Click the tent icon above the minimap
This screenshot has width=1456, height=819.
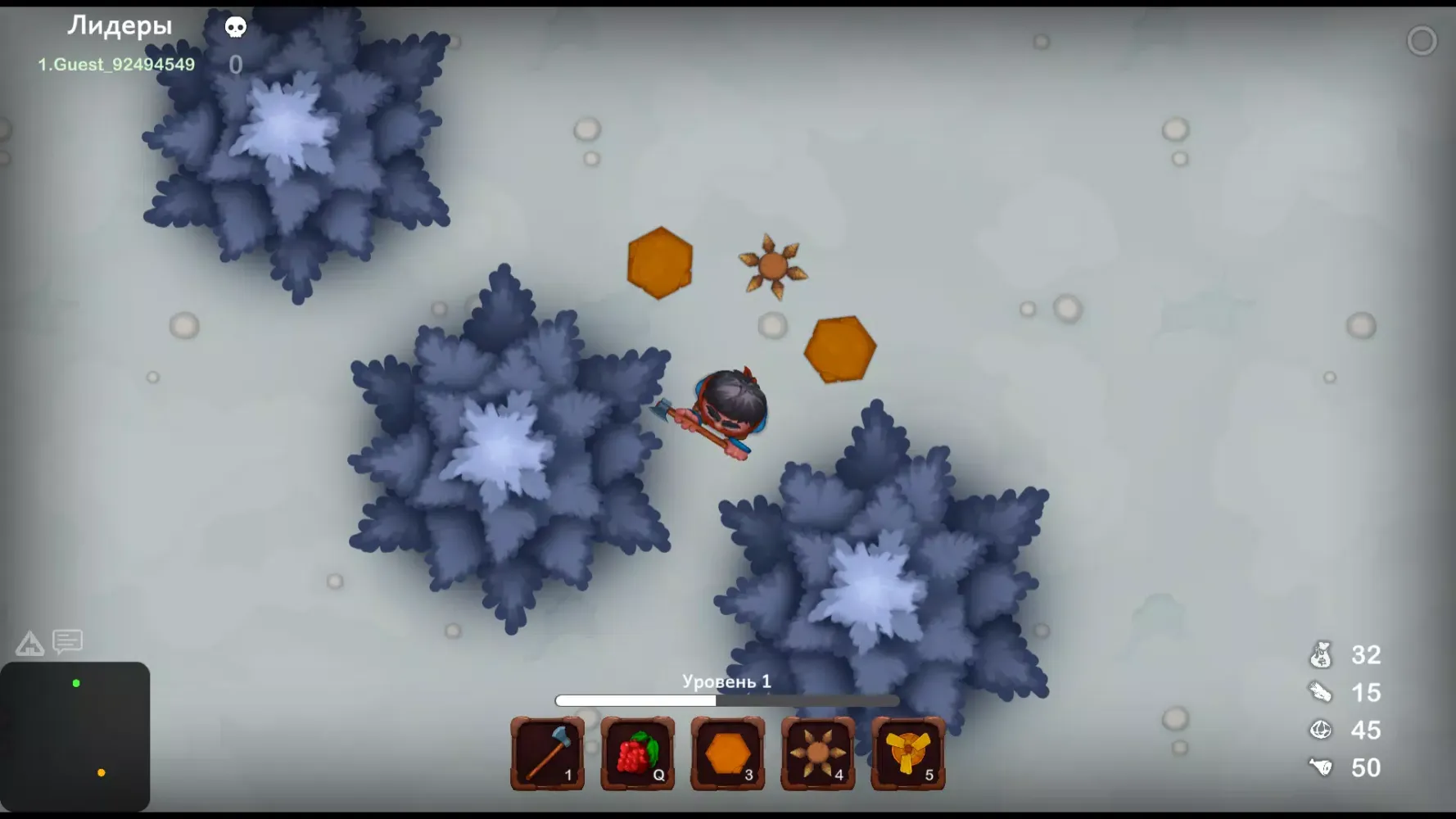pos(29,644)
